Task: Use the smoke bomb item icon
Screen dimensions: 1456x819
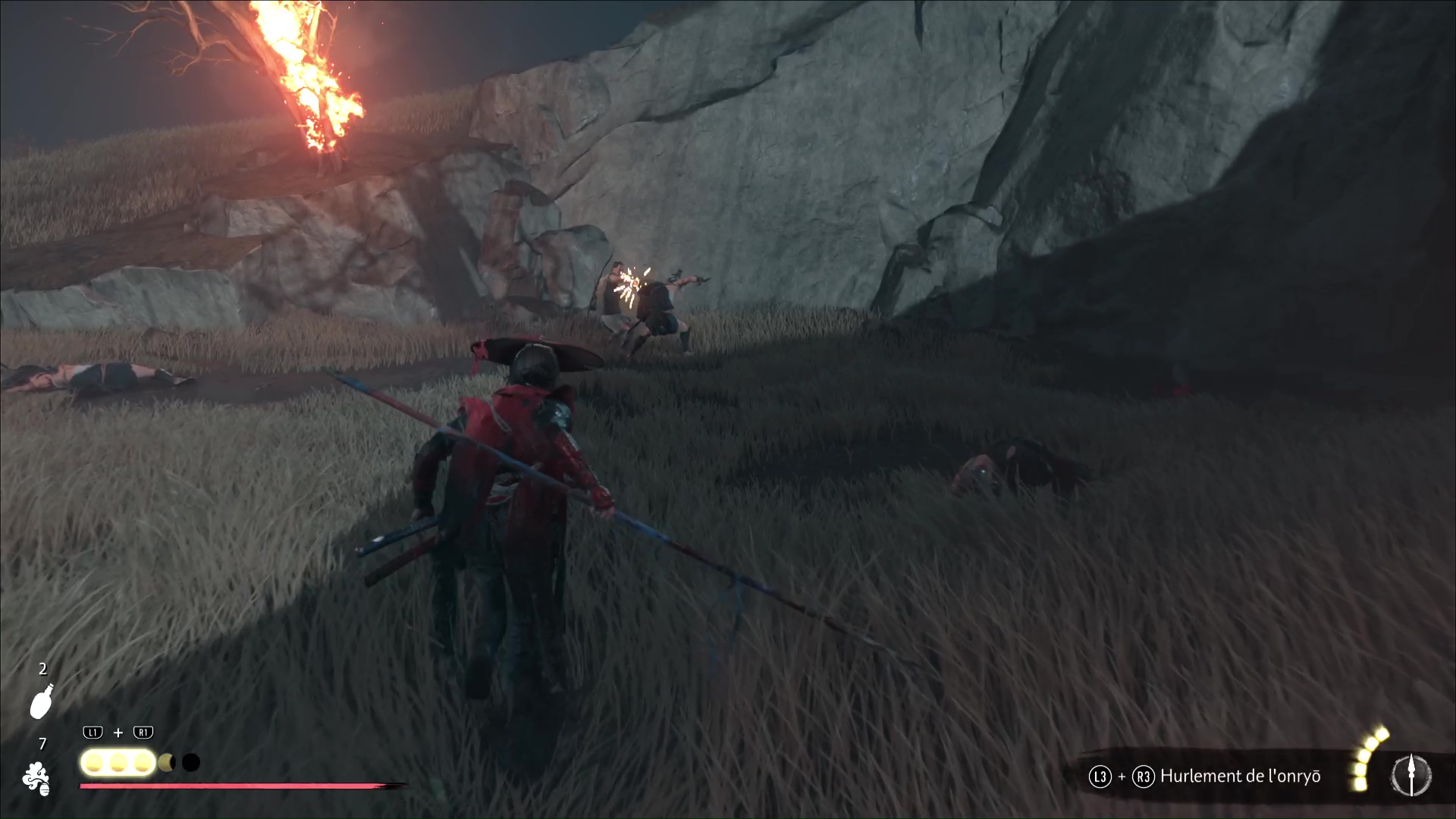Action: (x=36, y=779)
